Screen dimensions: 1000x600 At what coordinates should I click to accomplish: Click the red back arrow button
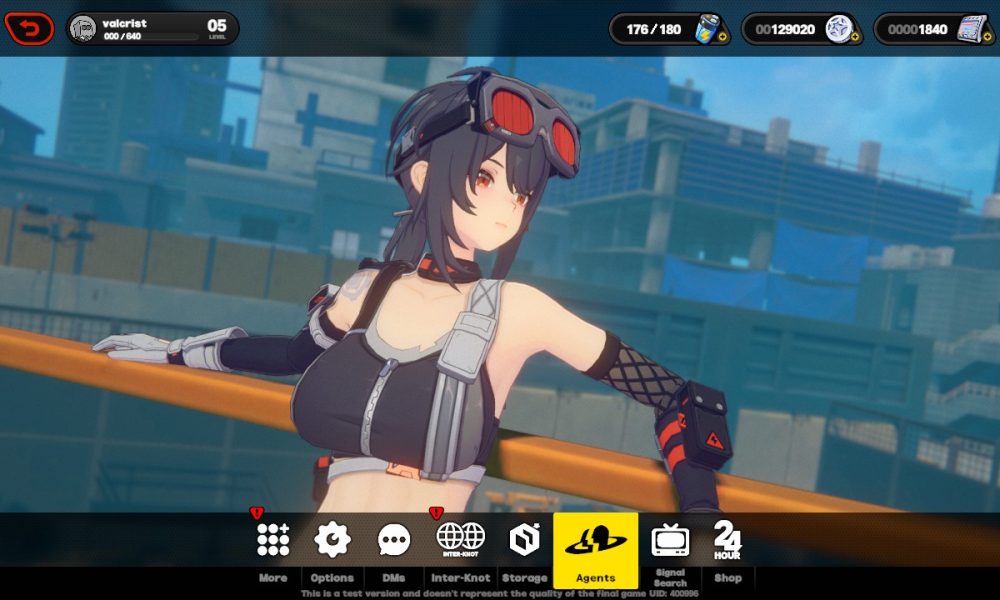tap(30, 29)
